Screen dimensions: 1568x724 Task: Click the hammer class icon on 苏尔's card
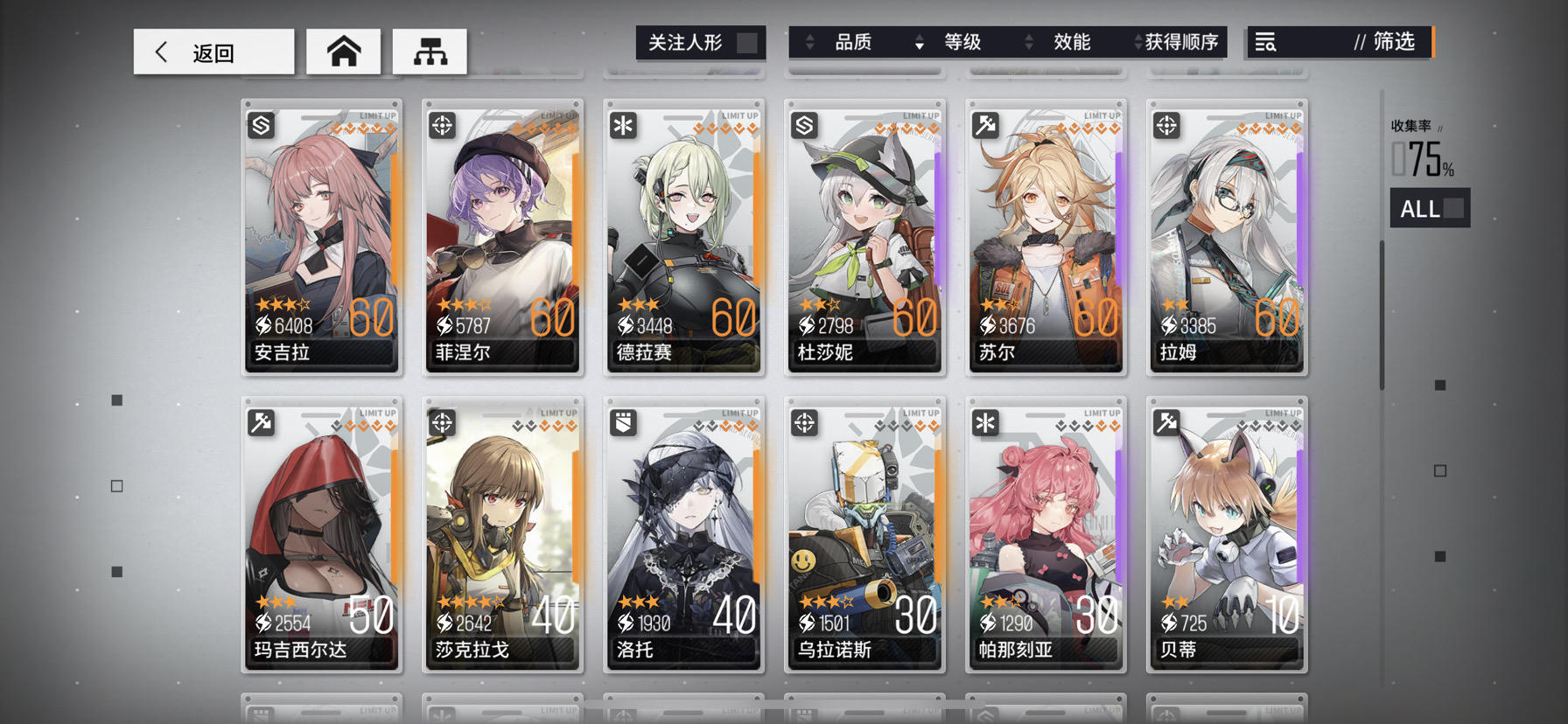tap(985, 124)
